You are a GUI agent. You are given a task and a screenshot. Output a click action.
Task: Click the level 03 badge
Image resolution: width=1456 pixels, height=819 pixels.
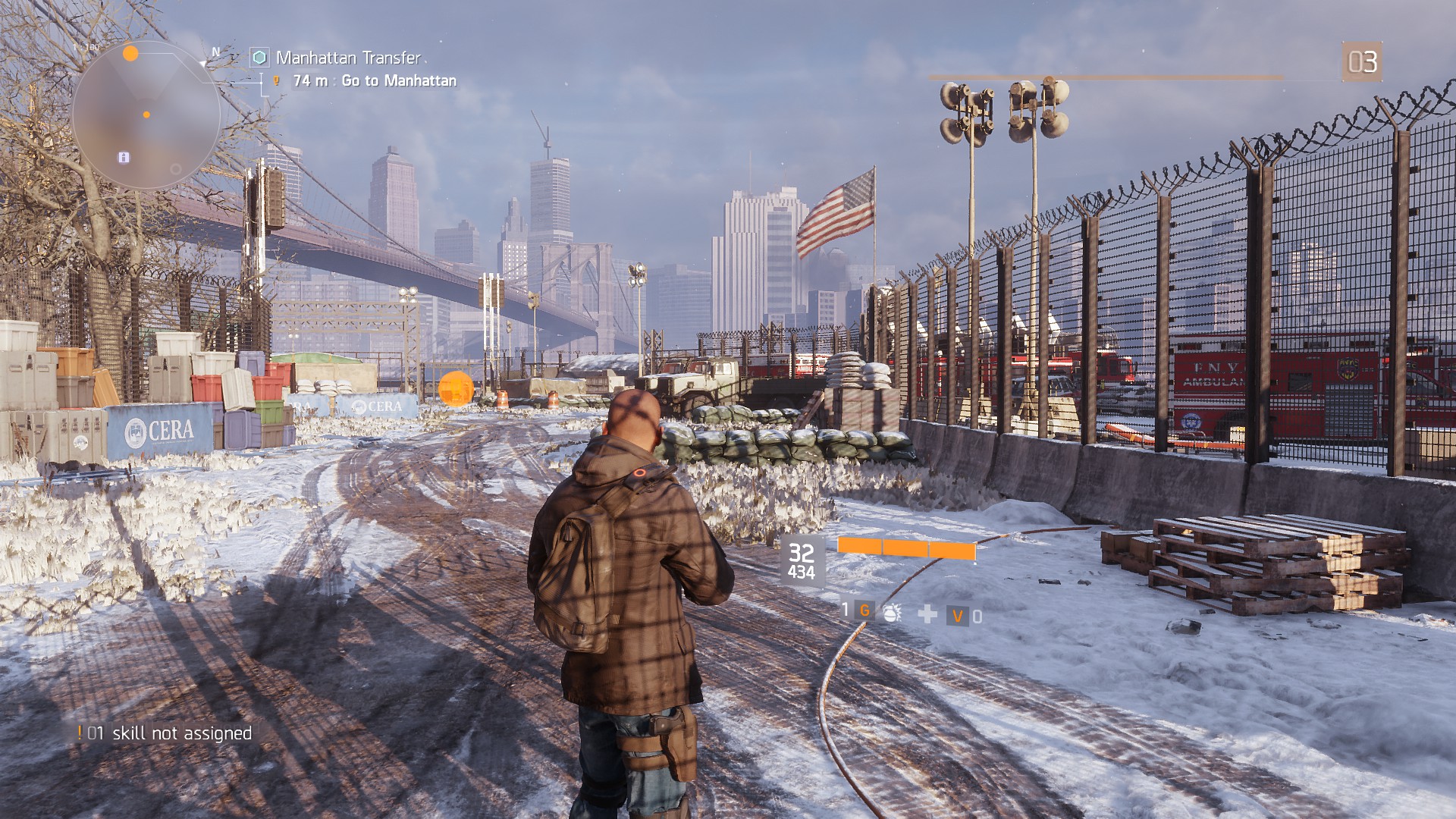[x=1362, y=61]
